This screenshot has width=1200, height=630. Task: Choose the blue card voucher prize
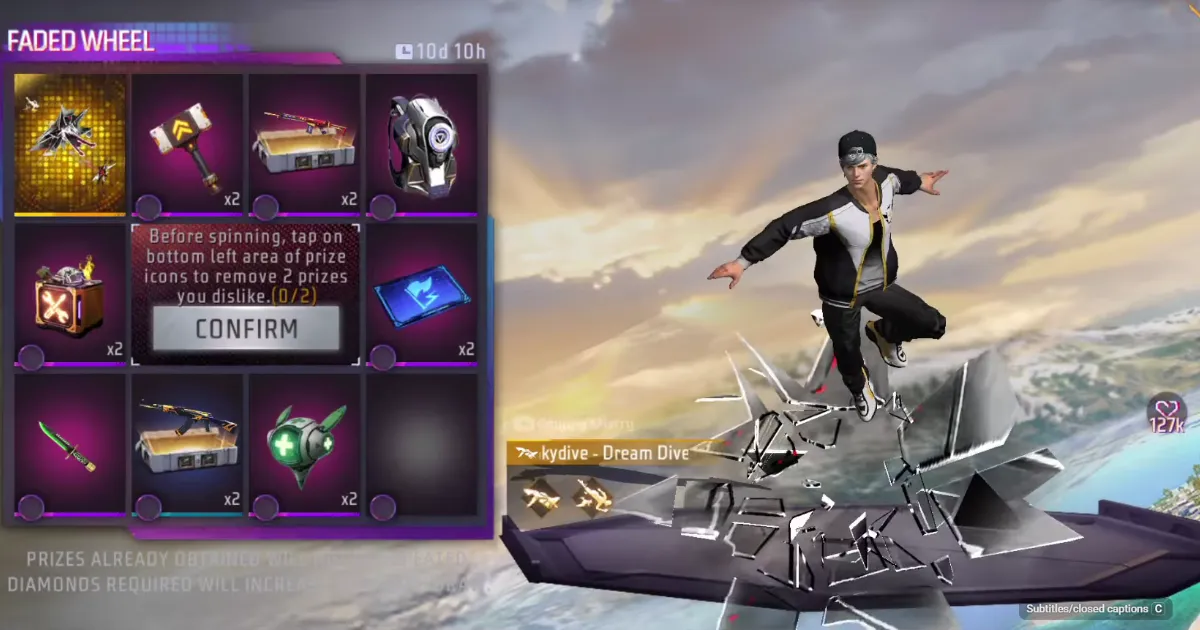(x=421, y=293)
